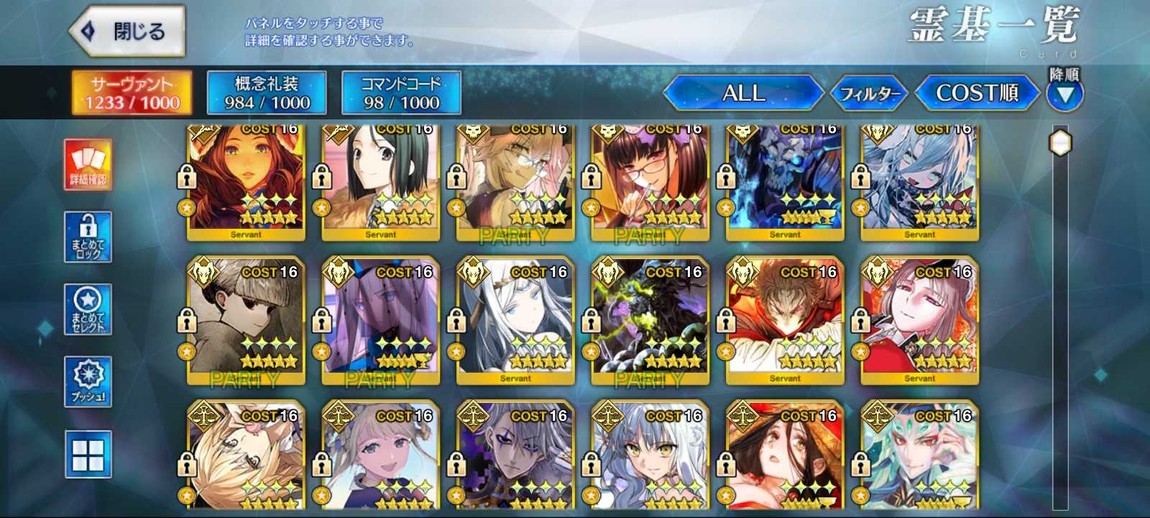The height and width of the screenshot is (518, 1150).
Task: Open the green lightning dark servant card
Action: click(651, 318)
